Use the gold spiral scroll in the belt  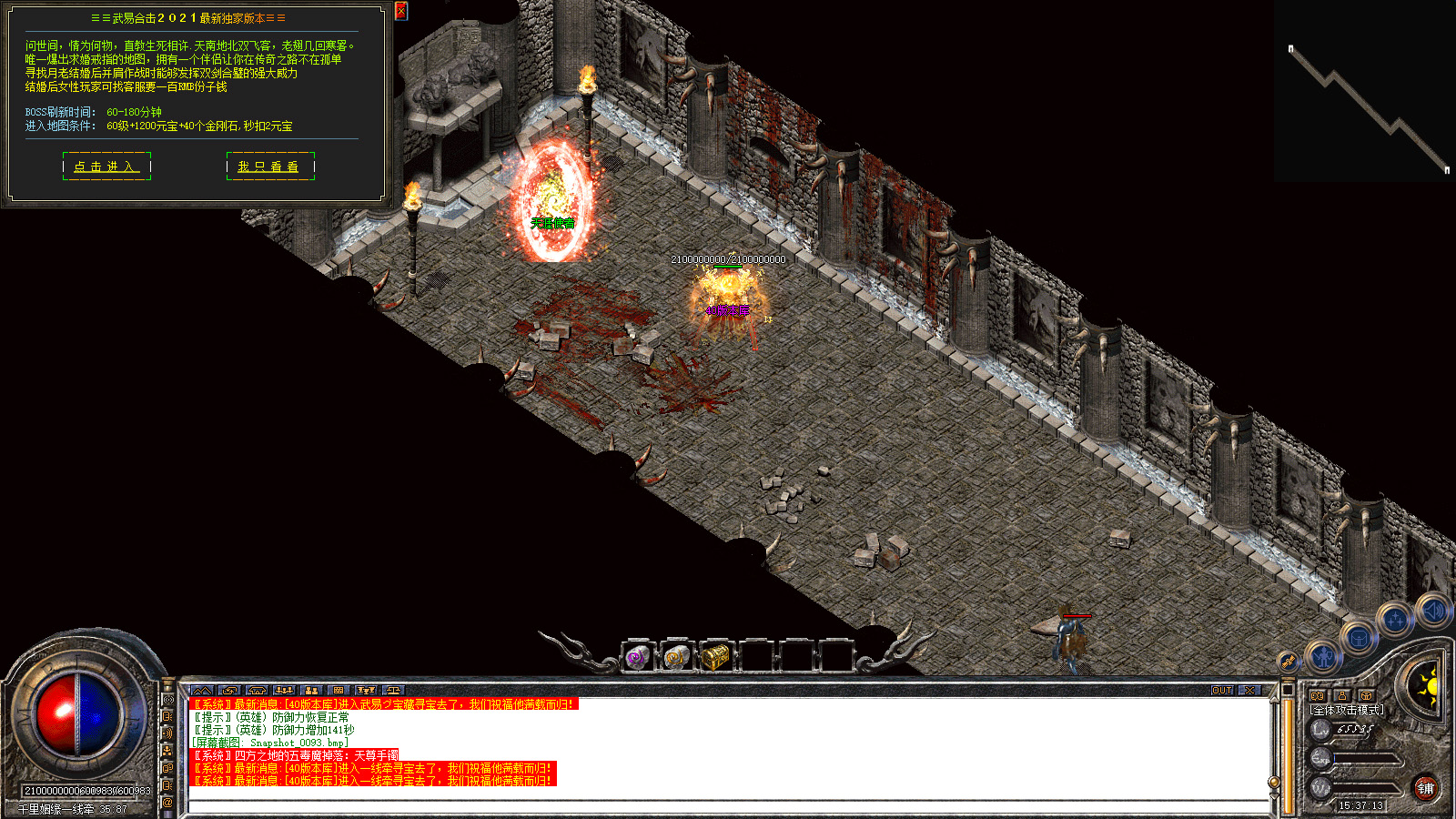point(676,656)
